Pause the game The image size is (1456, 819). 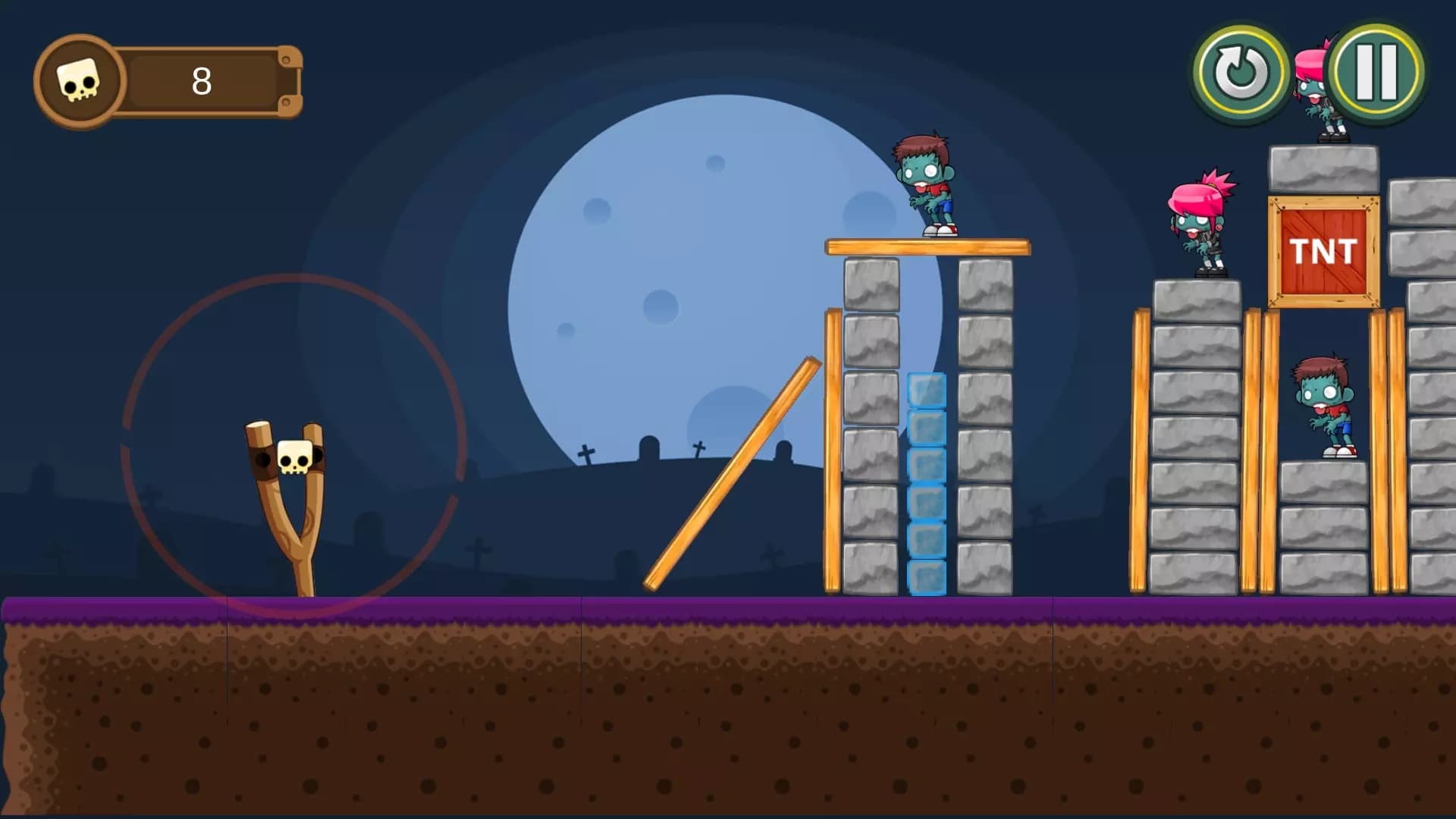[x=1376, y=72]
